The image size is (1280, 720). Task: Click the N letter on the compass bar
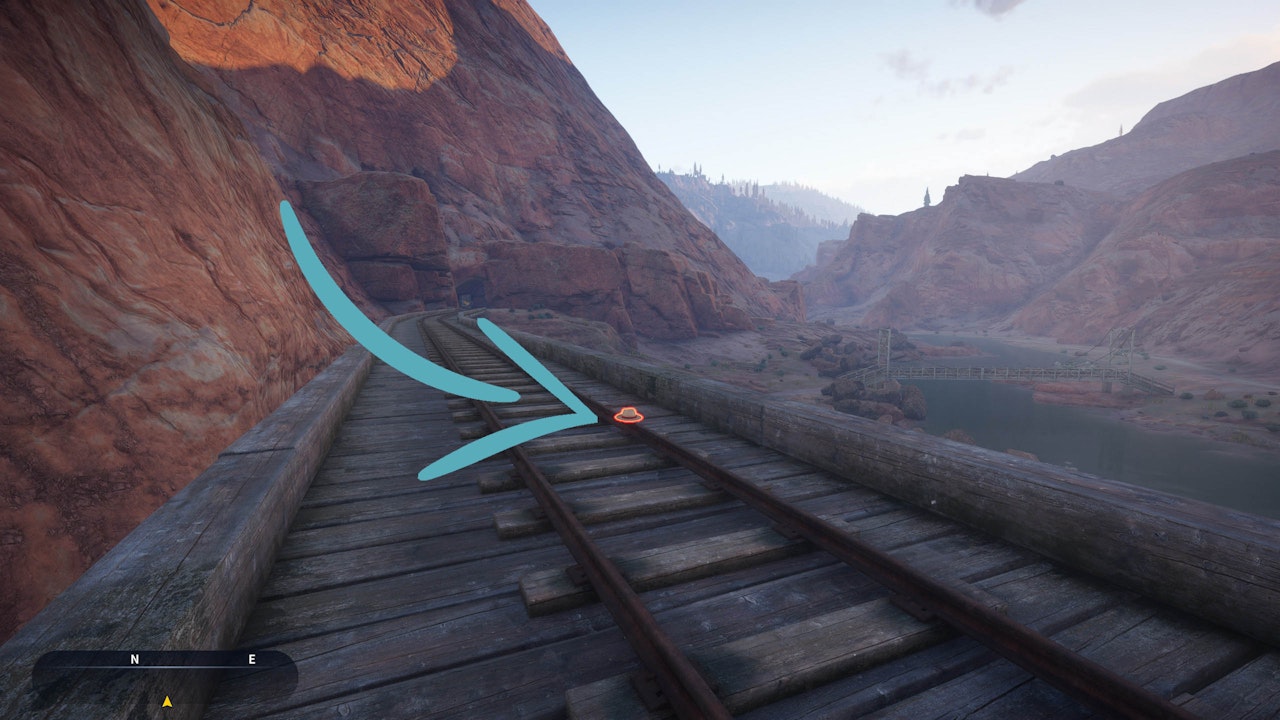pos(135,659)
